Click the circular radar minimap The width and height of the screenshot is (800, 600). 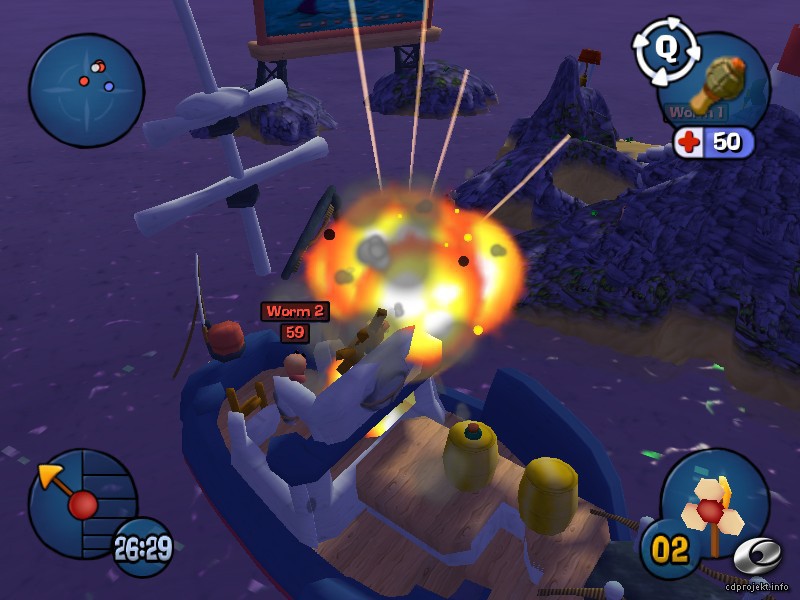coord(87,91)
